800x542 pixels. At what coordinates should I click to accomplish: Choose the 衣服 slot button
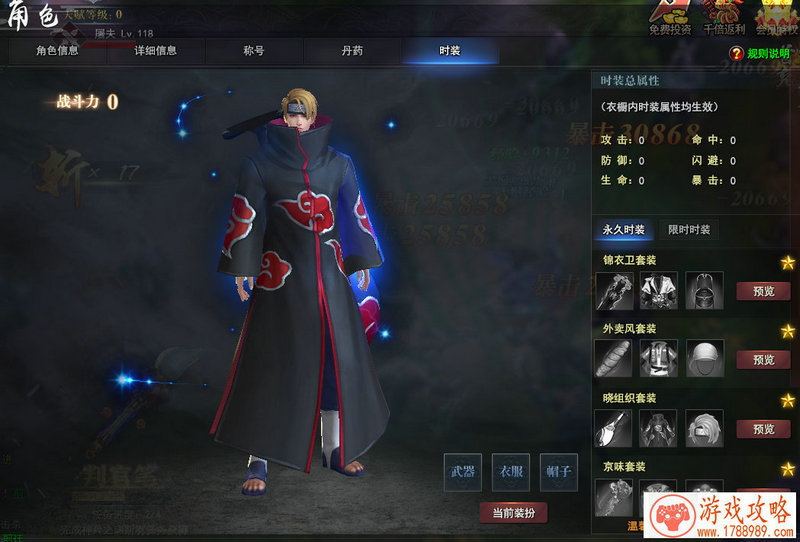tap(512, 471)
